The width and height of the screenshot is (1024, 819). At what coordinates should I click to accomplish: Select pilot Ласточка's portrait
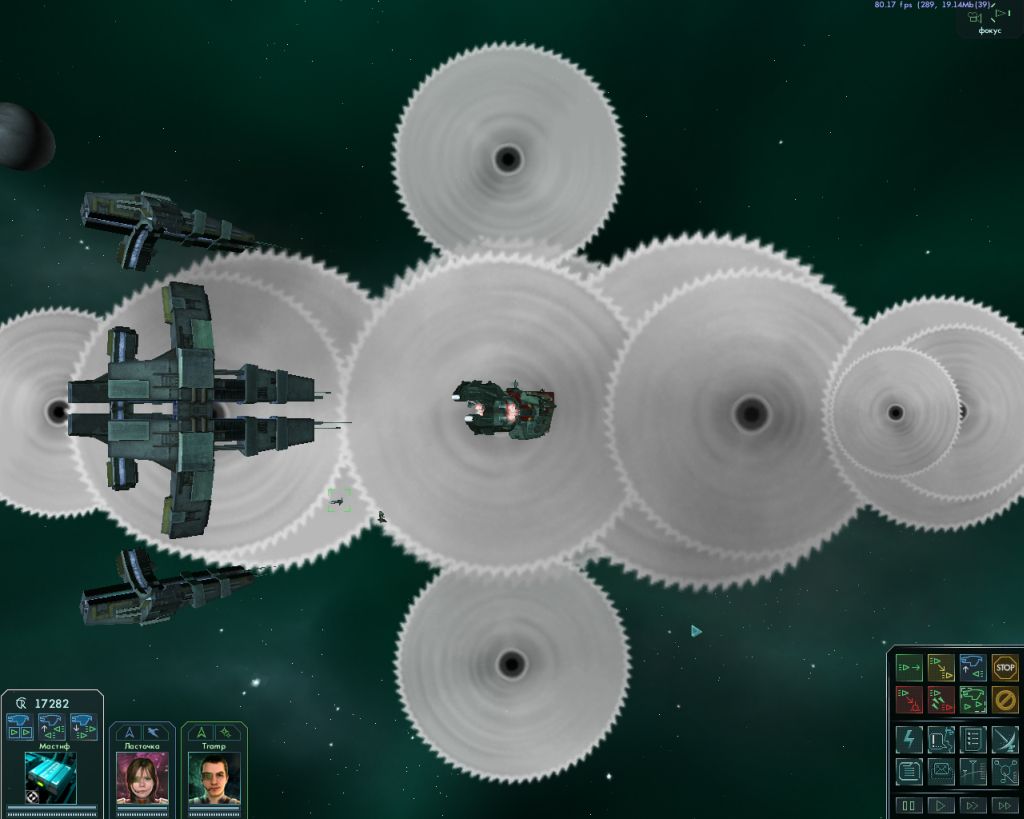(x=142, y=778)
